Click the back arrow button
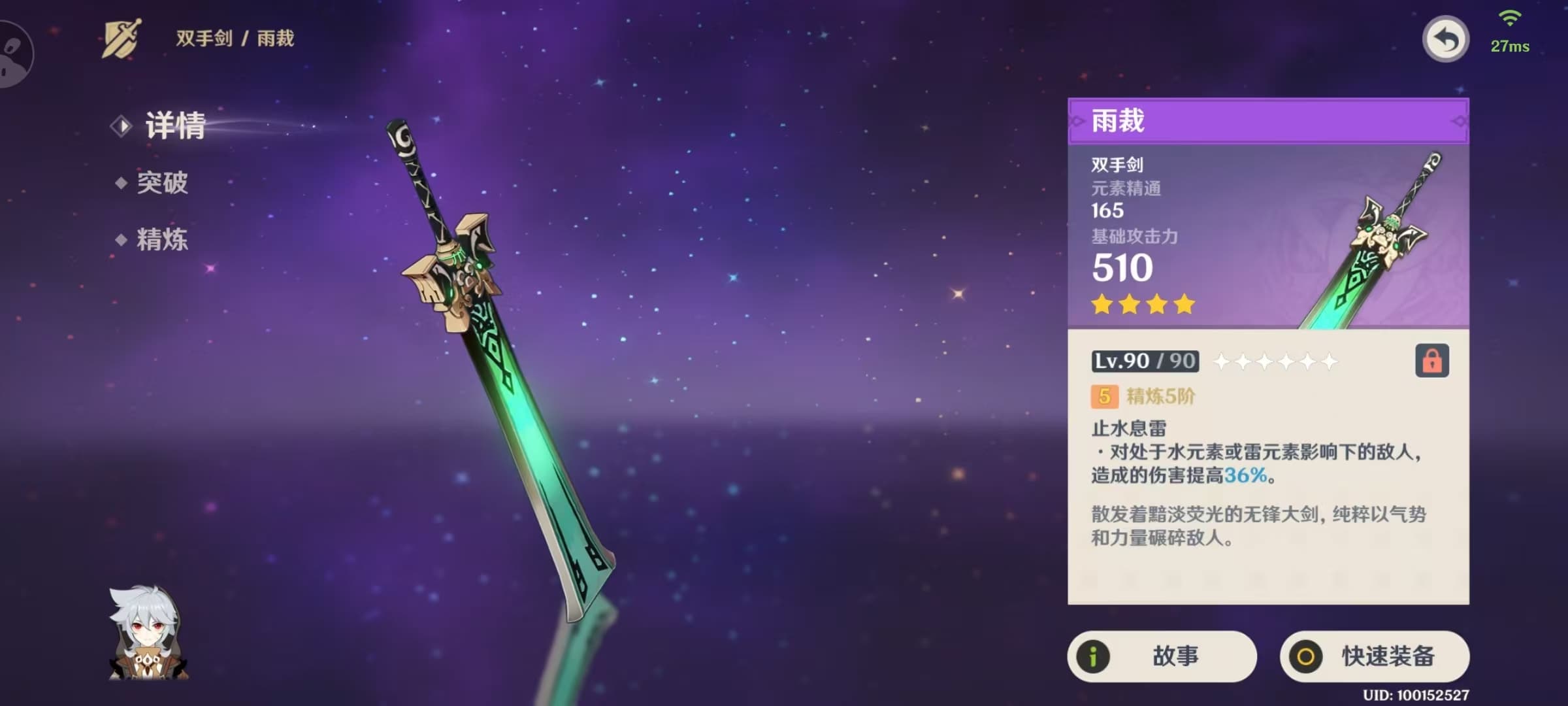1568x706 pixels. pos(1445,40)
